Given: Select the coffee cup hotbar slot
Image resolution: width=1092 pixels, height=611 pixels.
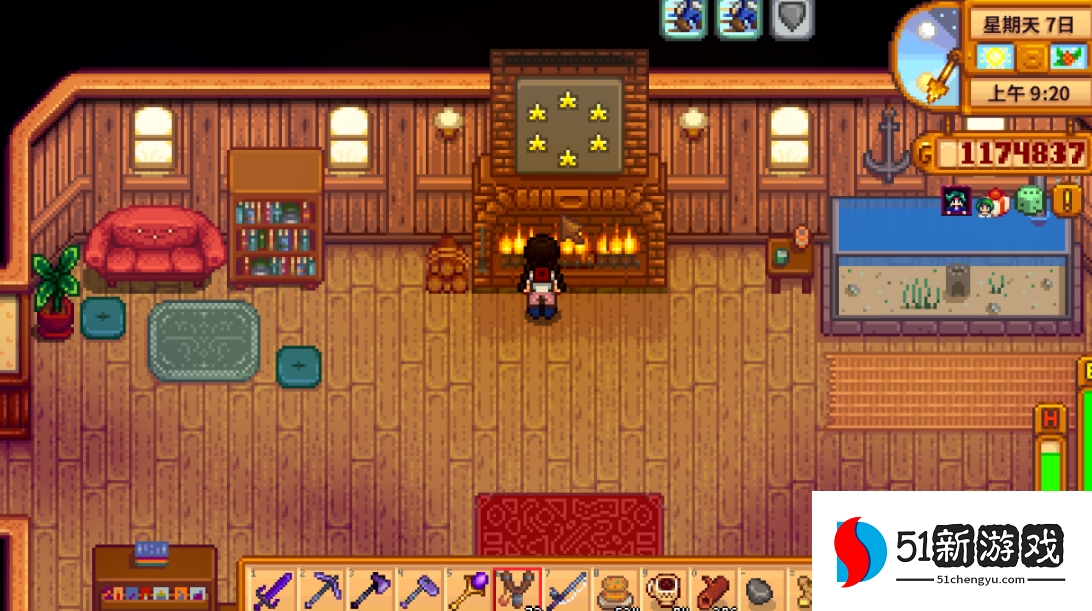Looking at the screenshot, I should pos(664,590).
